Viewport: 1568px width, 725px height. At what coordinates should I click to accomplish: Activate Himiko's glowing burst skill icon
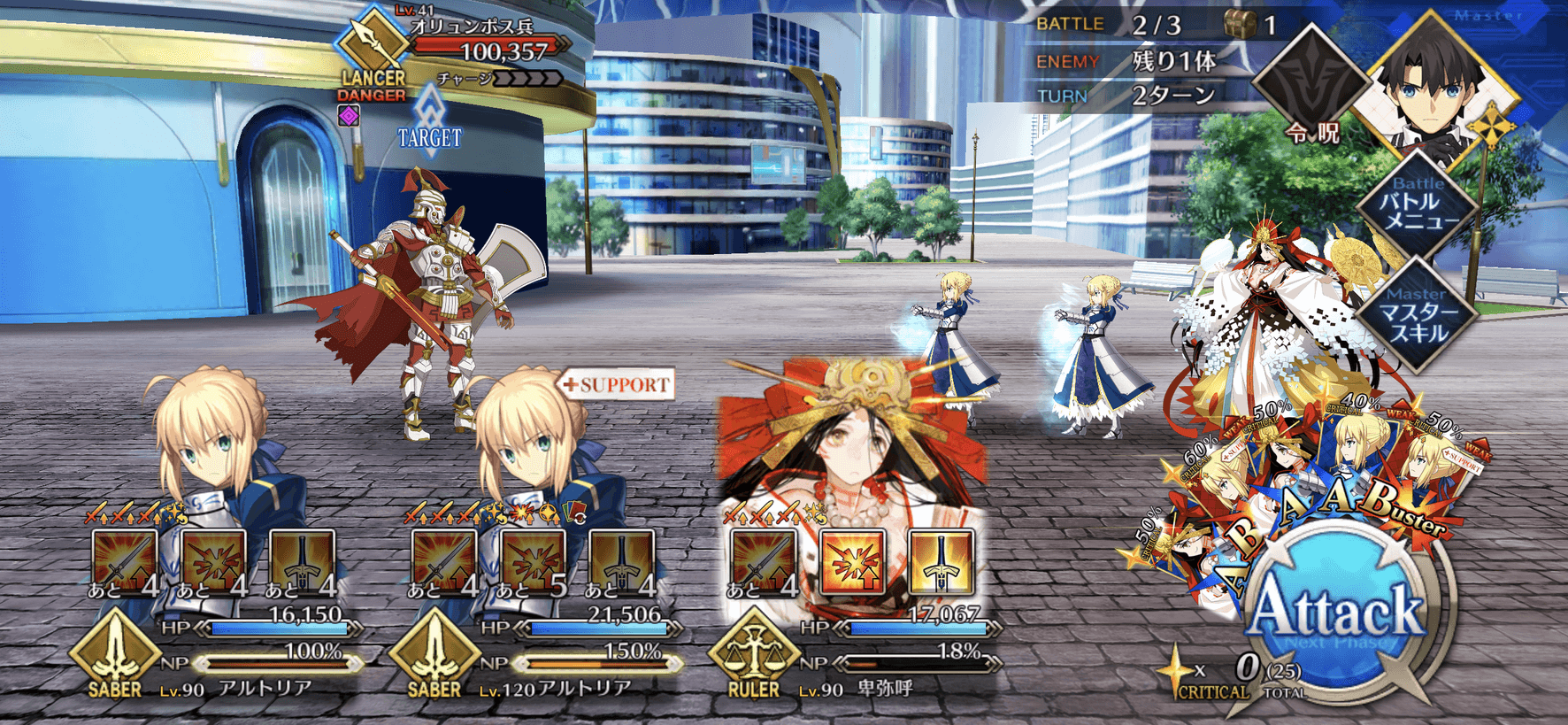[x=852, y=561]
